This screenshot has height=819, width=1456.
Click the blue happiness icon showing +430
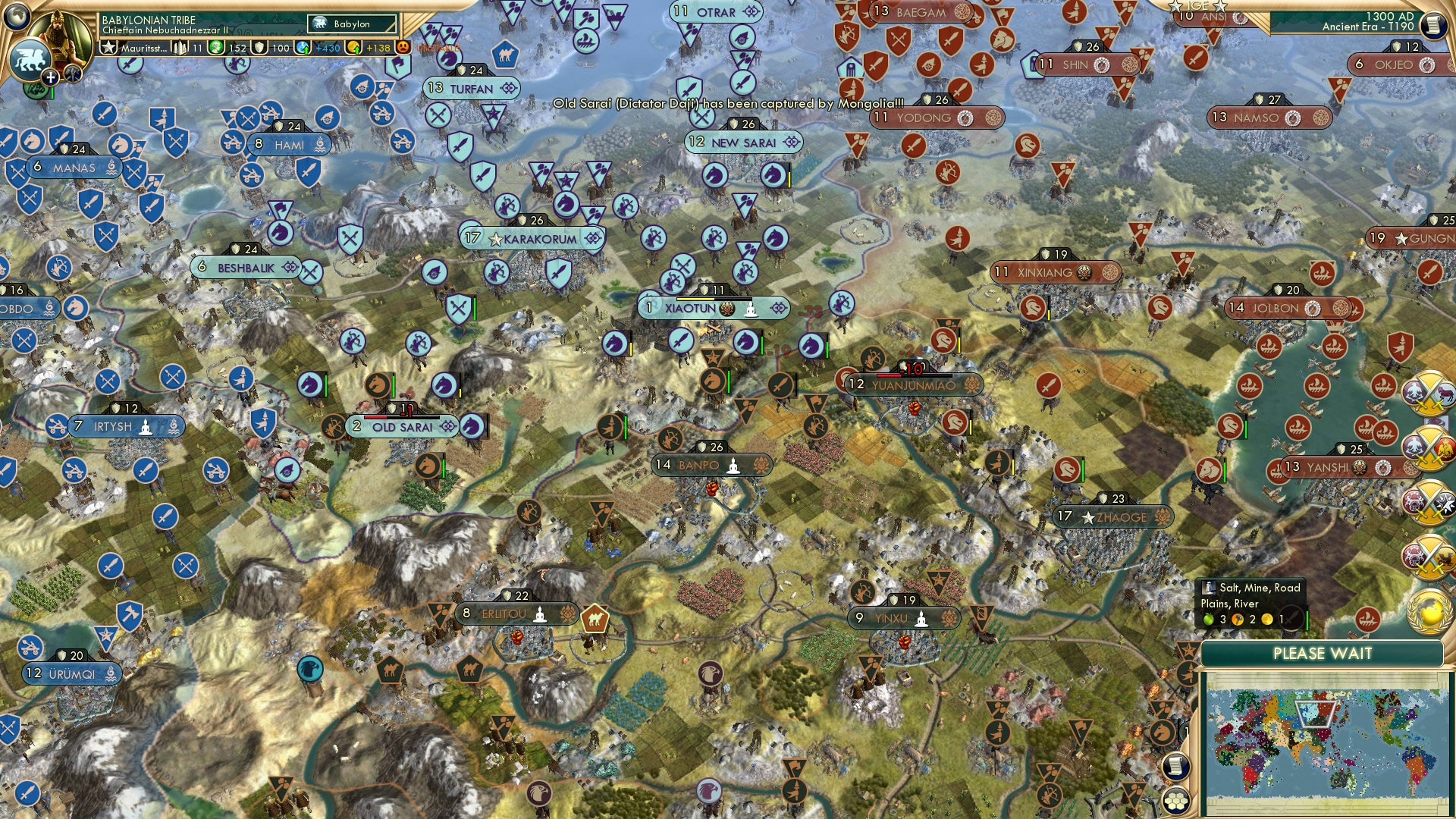click(302, 47)
